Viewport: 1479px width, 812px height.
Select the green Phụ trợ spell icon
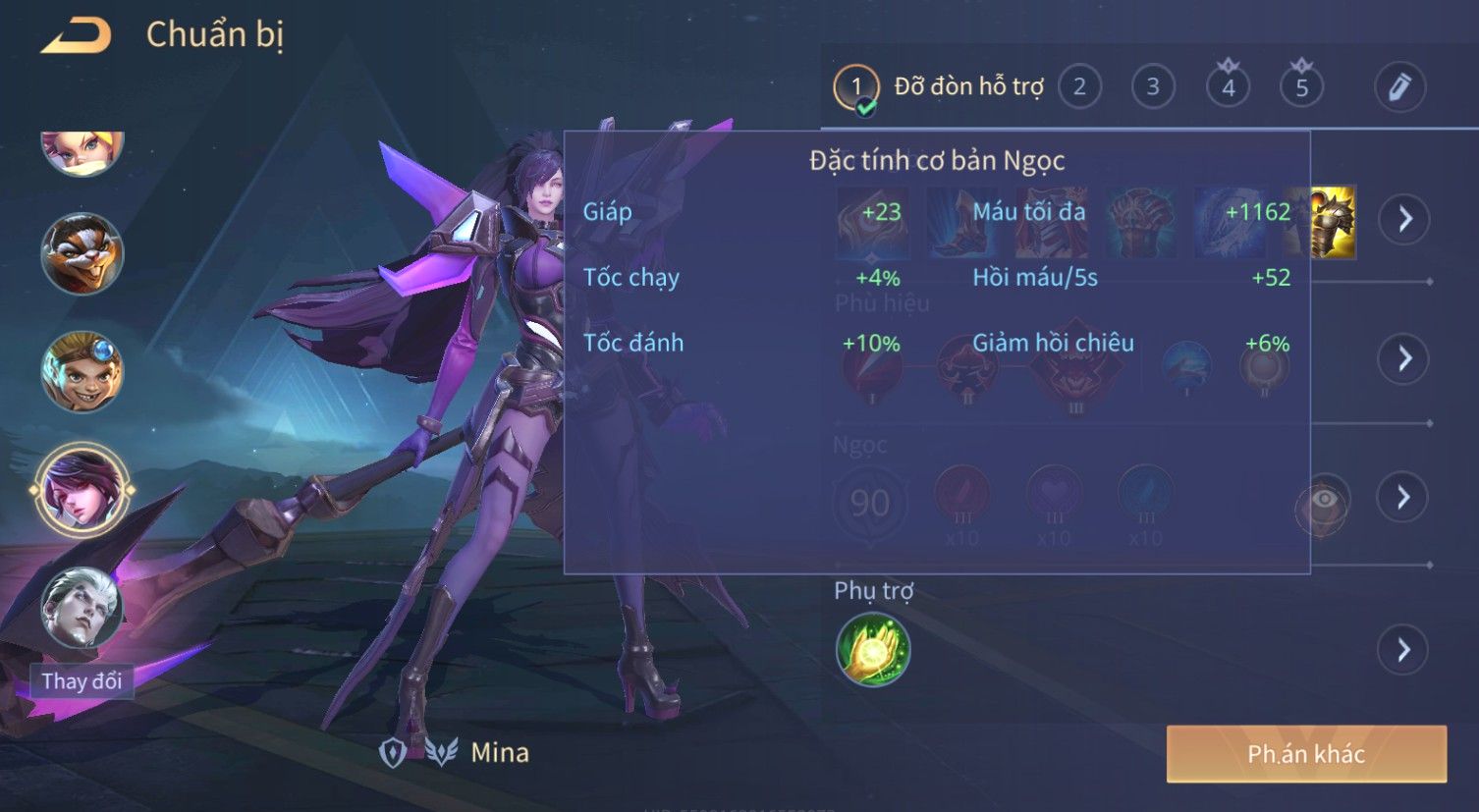(873, 649)
